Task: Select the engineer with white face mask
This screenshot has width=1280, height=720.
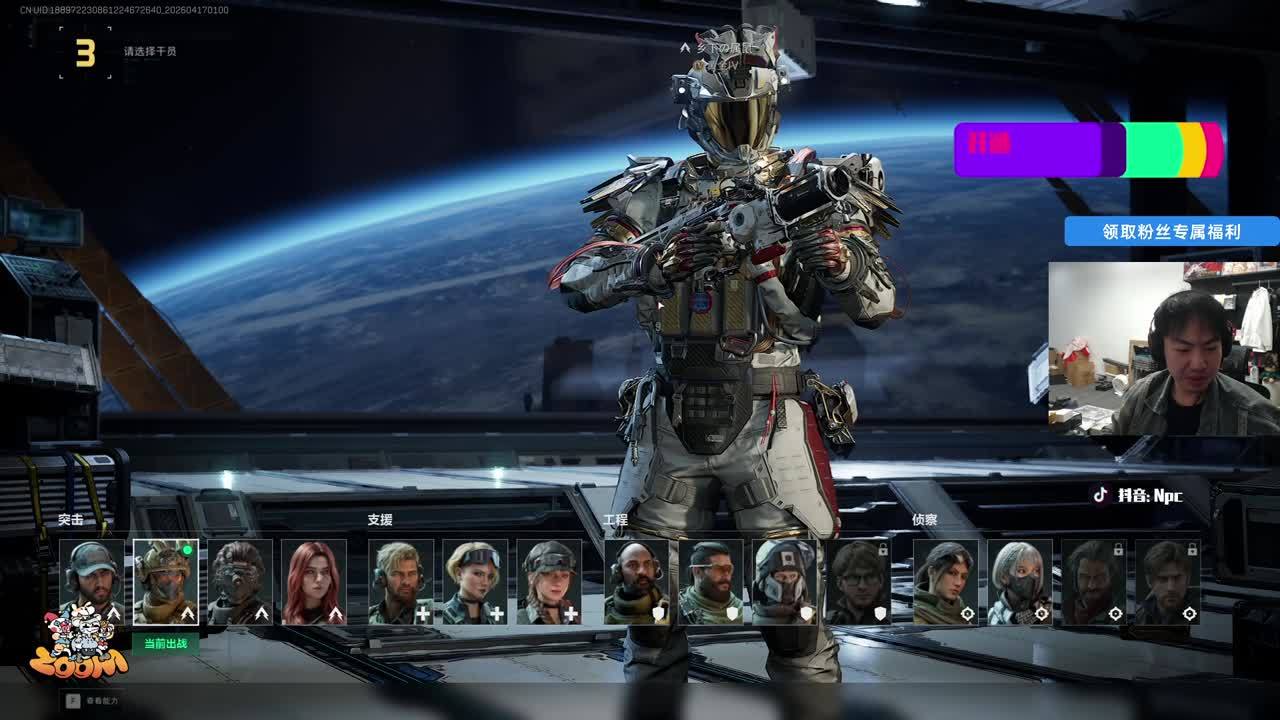Action: click(785, 582)
